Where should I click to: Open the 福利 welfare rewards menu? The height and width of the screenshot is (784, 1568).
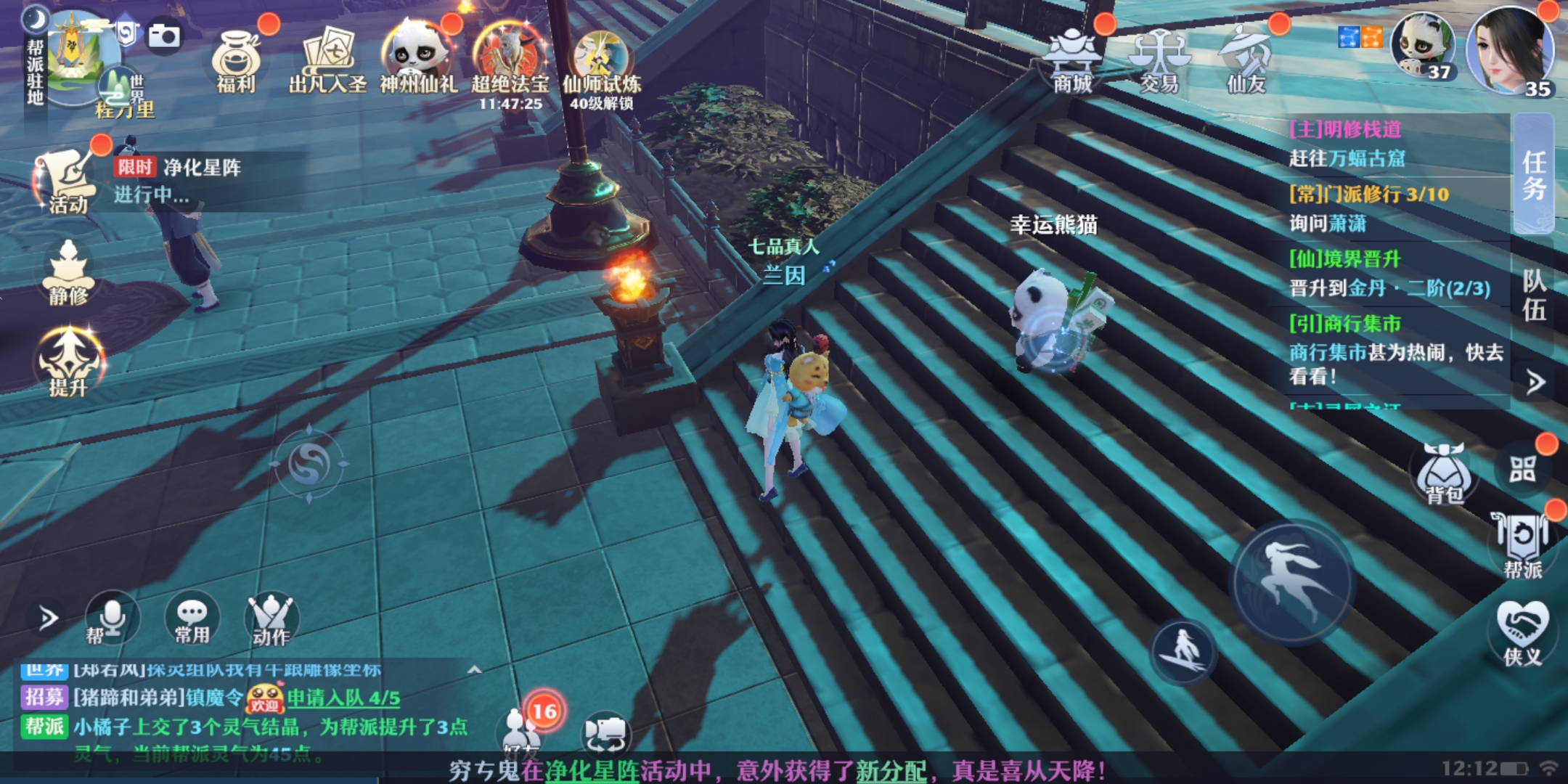click(x=237, y=62)
